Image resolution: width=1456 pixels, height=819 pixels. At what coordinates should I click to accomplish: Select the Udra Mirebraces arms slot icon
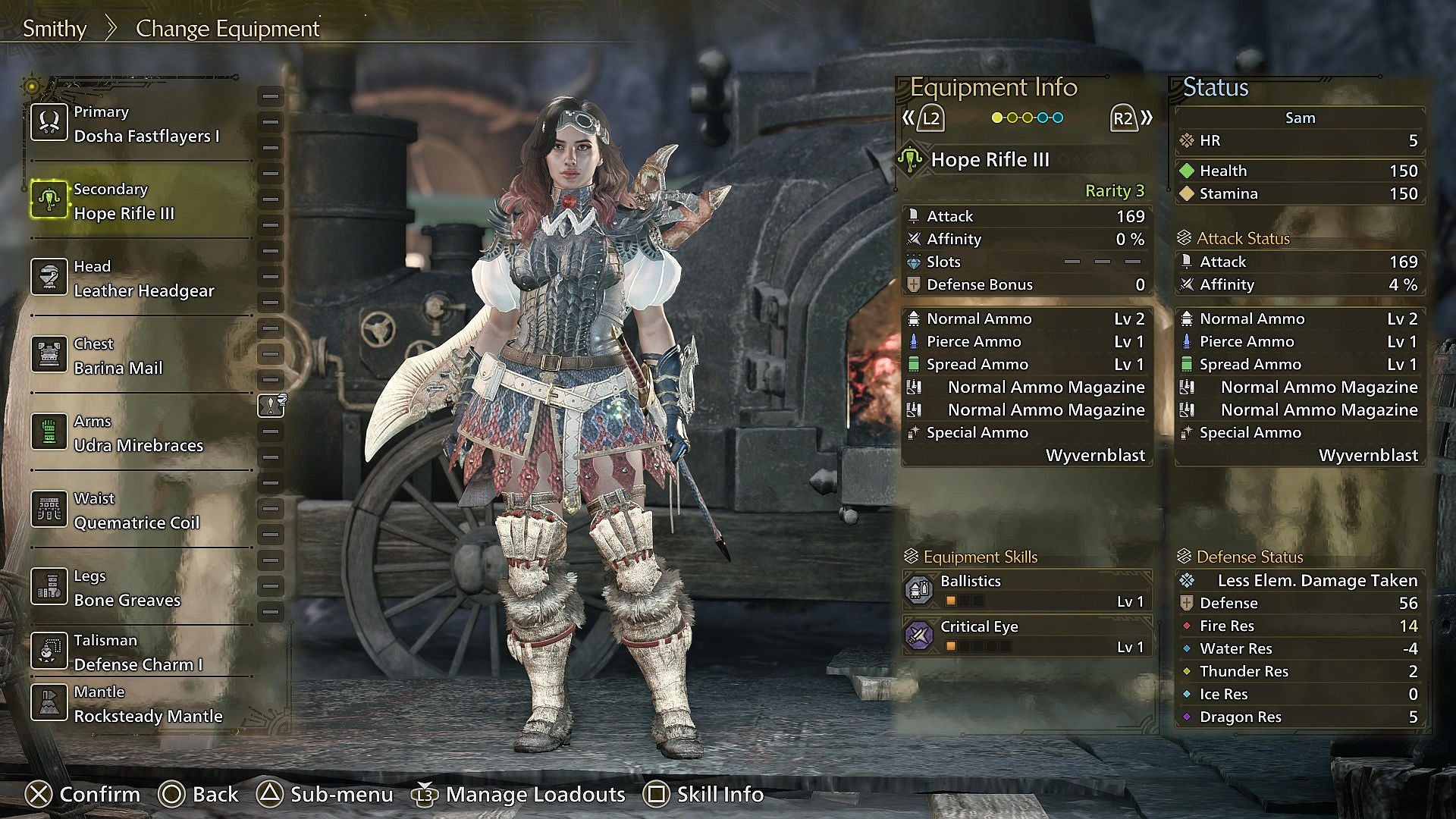[x=49, y=432]
